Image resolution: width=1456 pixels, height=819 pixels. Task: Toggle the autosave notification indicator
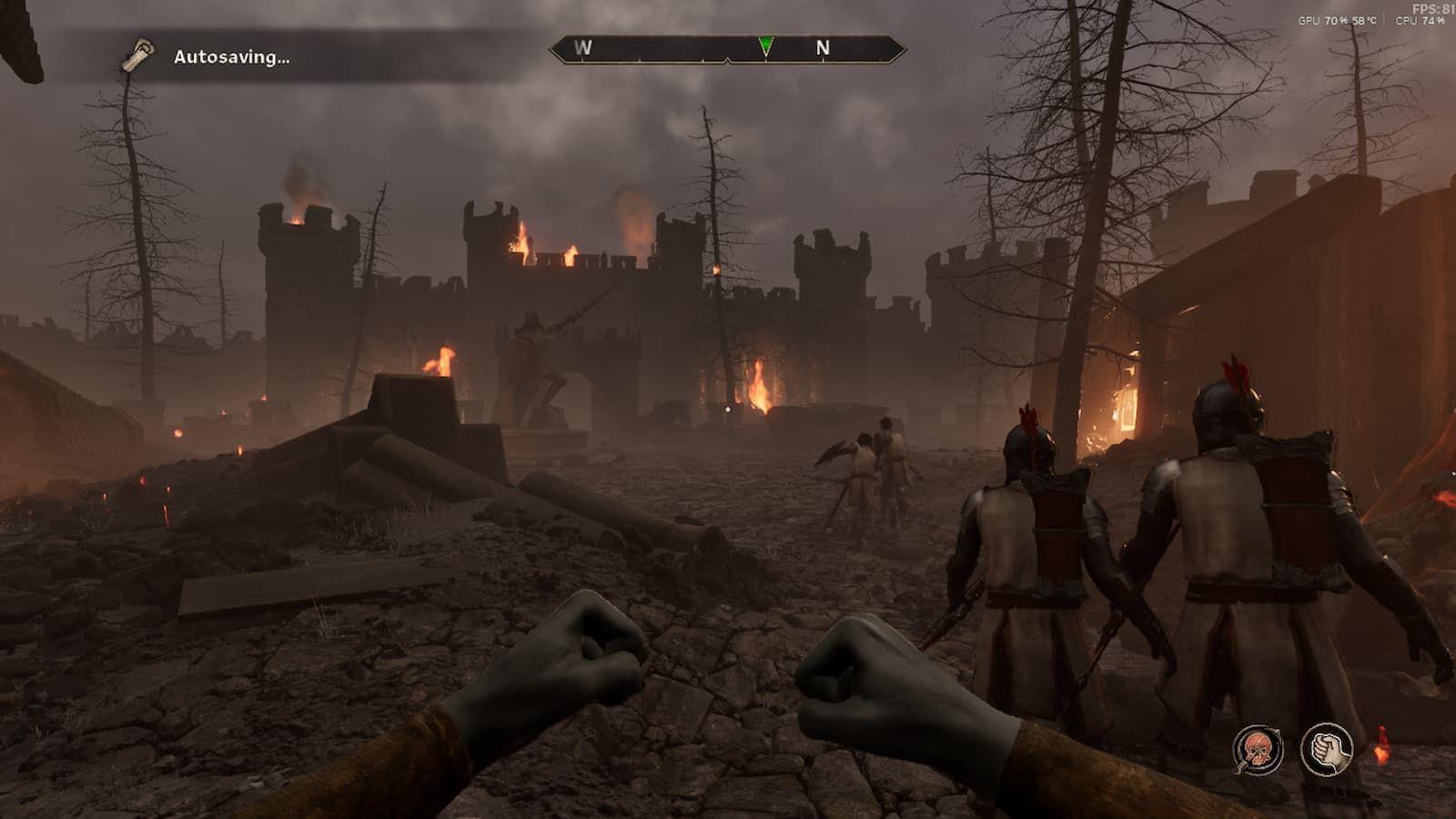138,55
